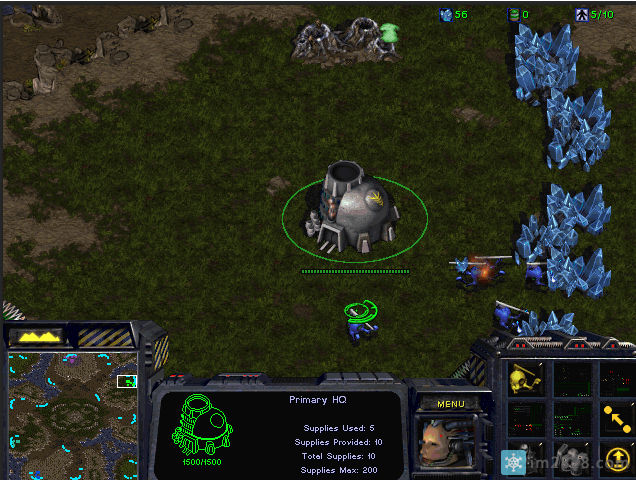
Task: Select the SCV with the green circle
Action: [x=361, y=320]
